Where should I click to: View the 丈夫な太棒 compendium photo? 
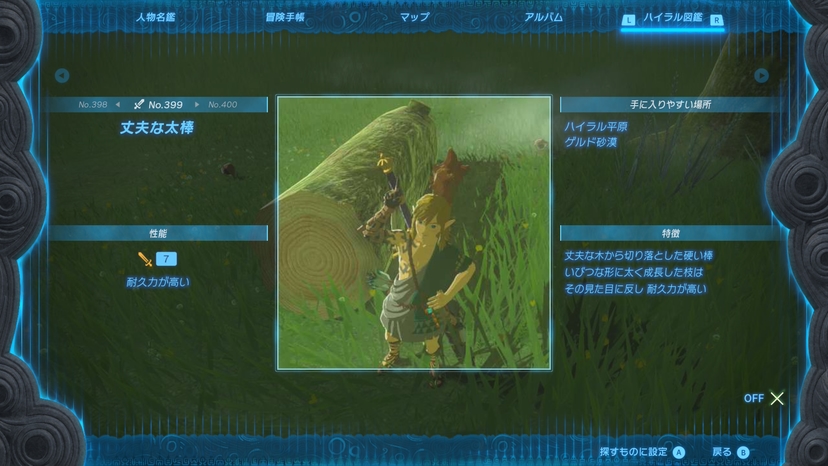[414, 232]
